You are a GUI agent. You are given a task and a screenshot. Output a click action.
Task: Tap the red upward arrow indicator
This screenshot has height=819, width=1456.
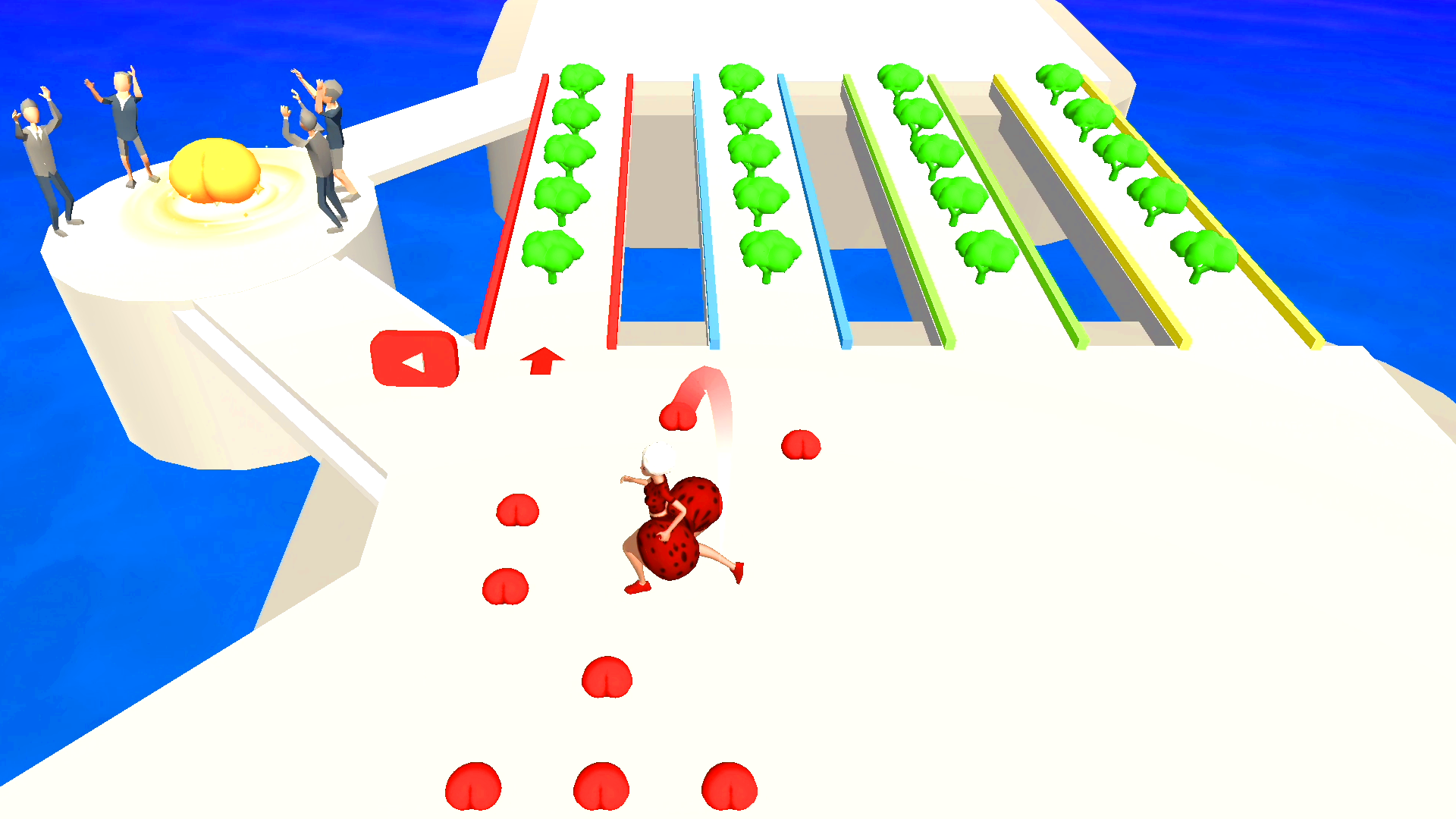(x=541, y=360)
